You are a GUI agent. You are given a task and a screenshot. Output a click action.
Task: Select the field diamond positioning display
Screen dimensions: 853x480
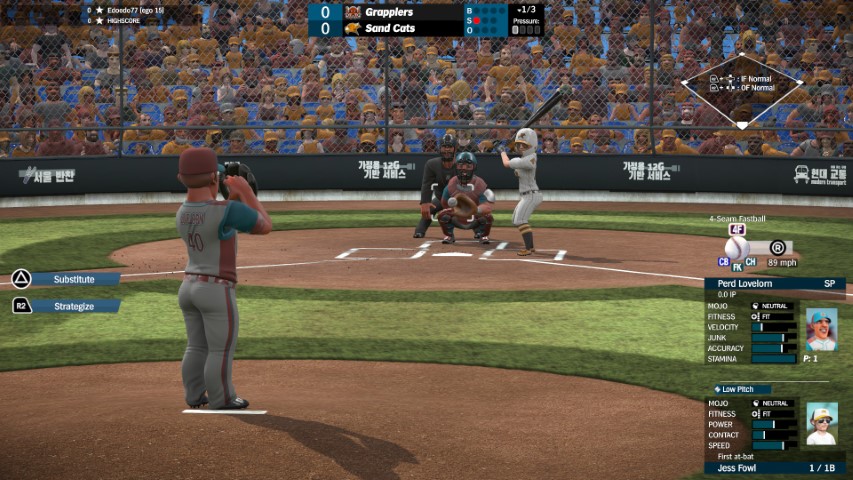pyautogui.click(x=742, y=89)
